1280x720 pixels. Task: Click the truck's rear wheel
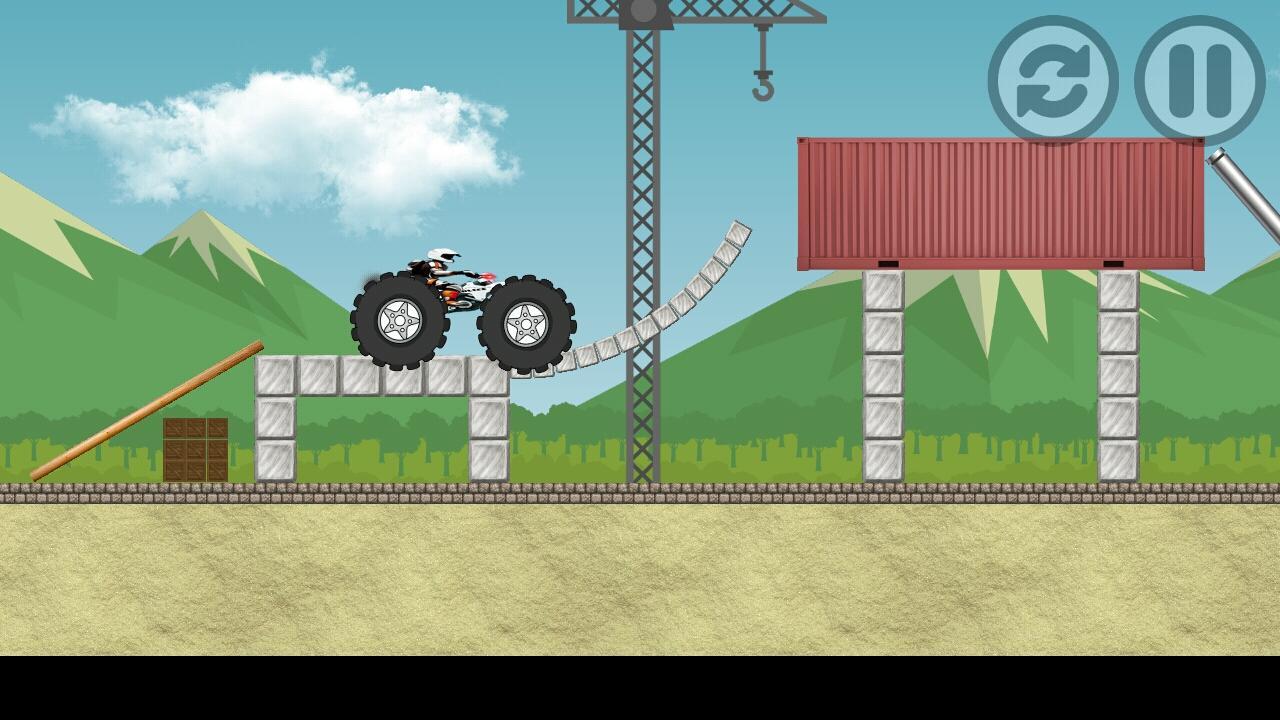pos(400,320)
